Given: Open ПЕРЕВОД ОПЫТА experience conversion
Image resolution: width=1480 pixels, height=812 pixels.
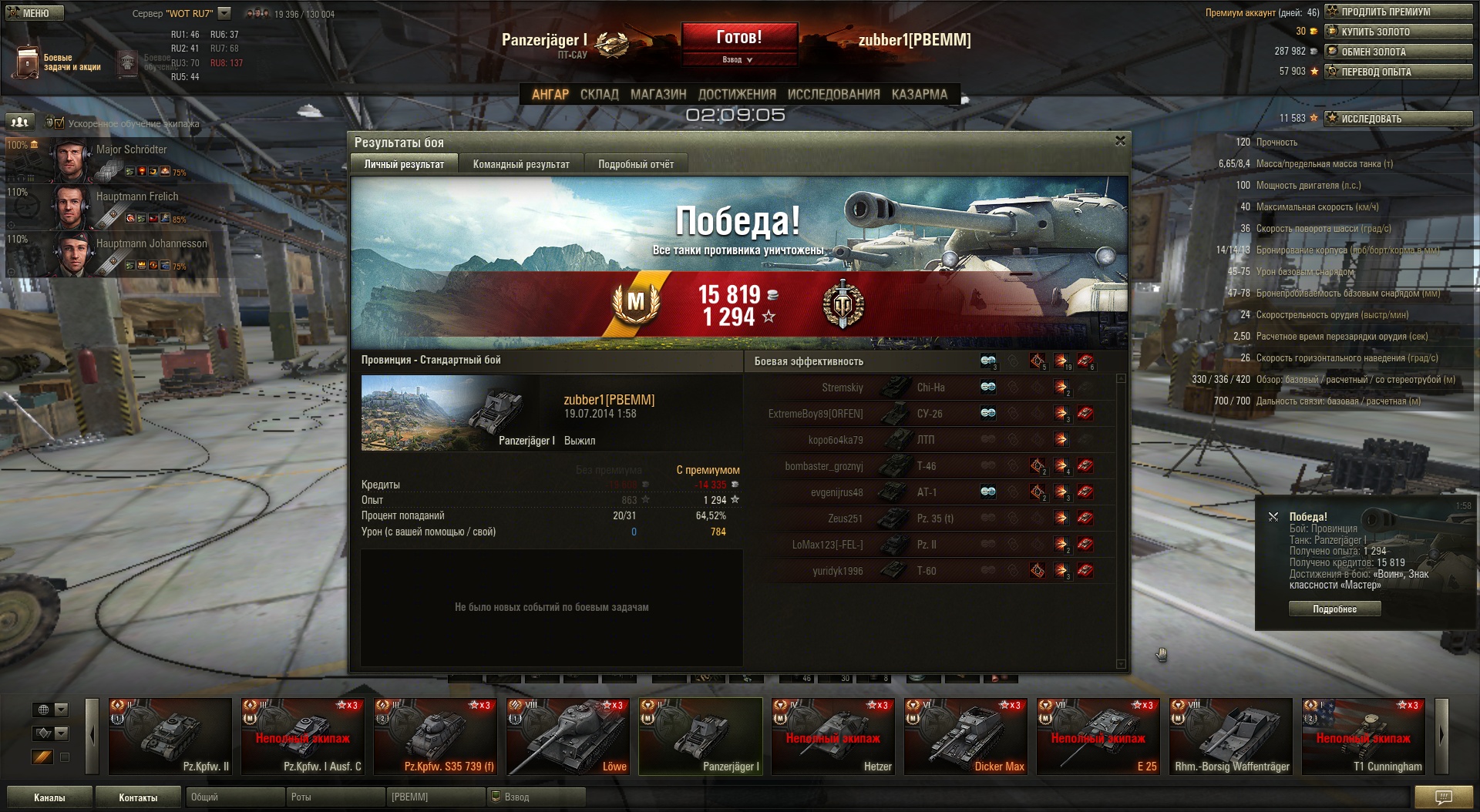Looking at the screenshot, I should pyautogui.click(x=1398, y=72).
